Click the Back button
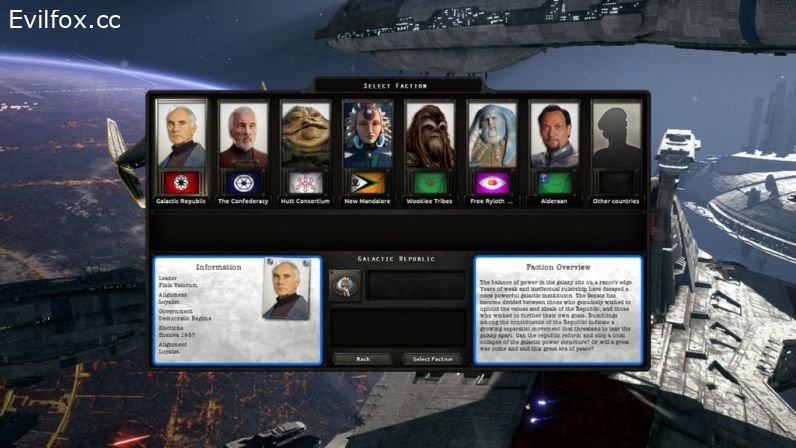Image resolution: width=796 pixels, height=448 pixels. (363, 358)
